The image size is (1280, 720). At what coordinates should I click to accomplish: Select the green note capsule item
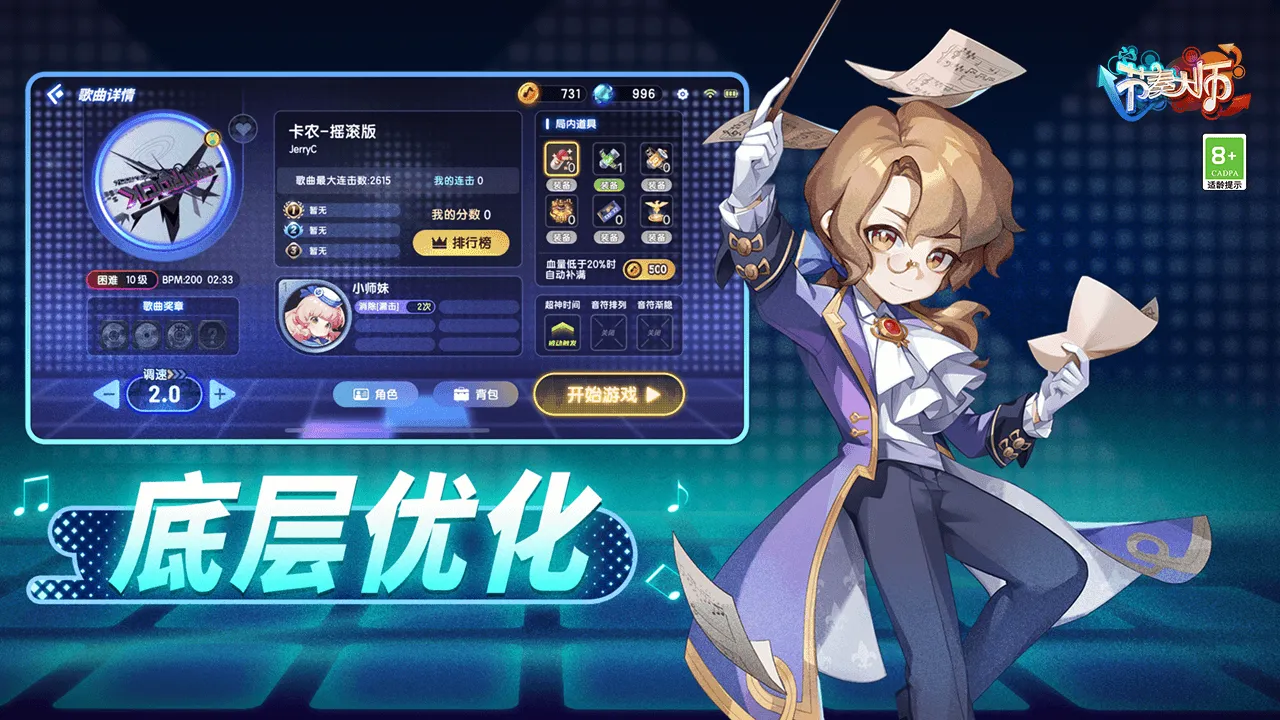(x=607, y=158)
